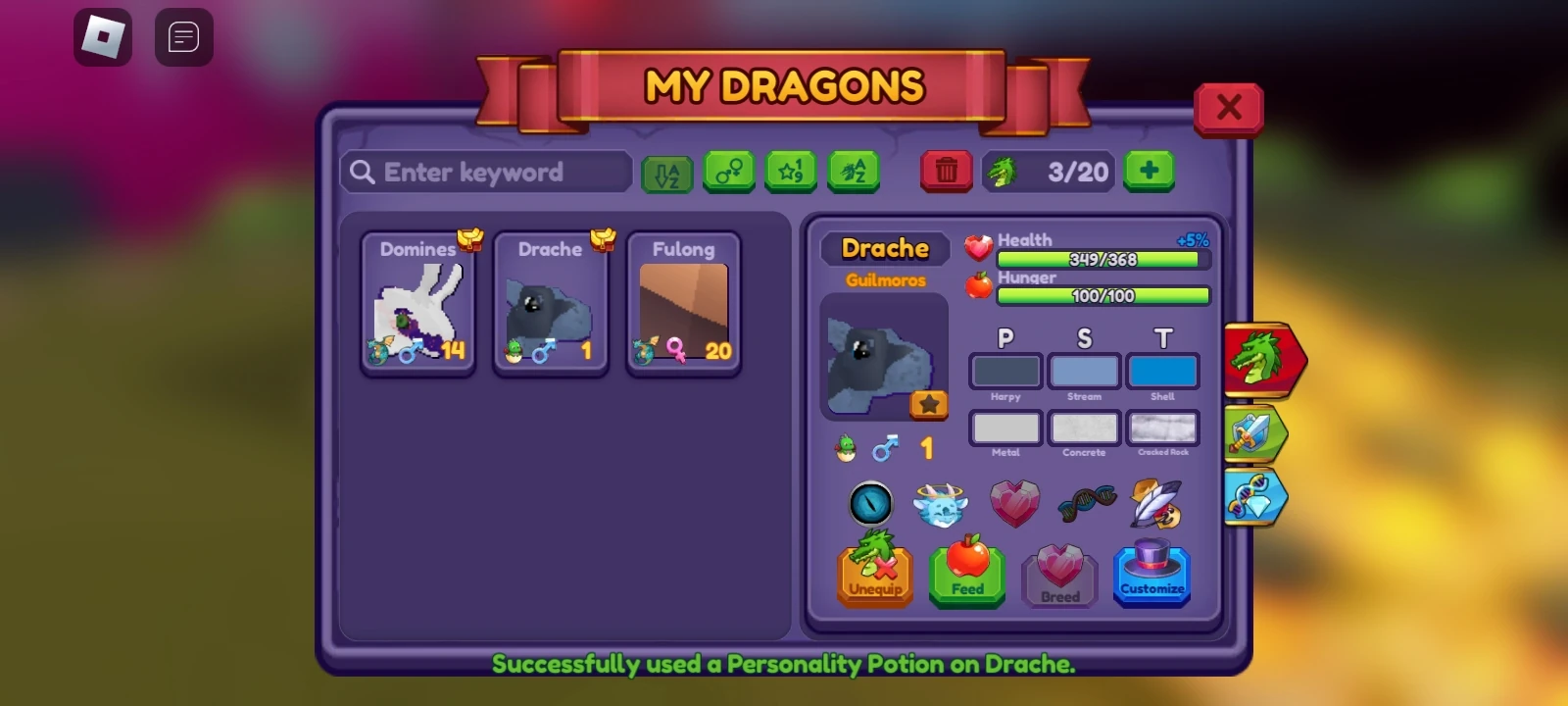The width and height of the screenshot is (1568, 706).
Task: Add a dragon with green plus icon
Action: click(1148, 171)
